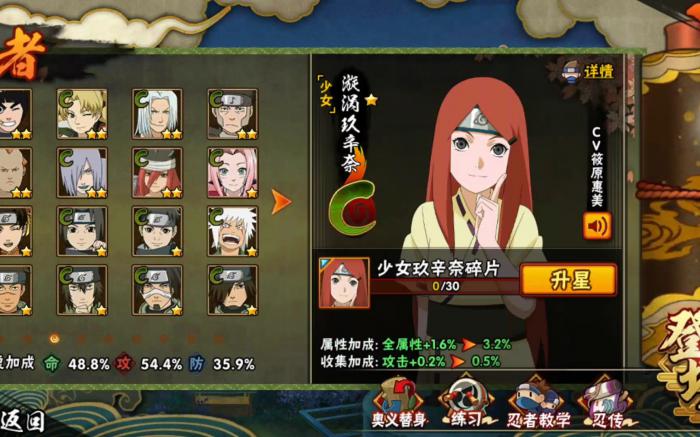
Task: Pick the long white-haired ninja portrait
Action: pyautogui.click(x=157, y=114)
